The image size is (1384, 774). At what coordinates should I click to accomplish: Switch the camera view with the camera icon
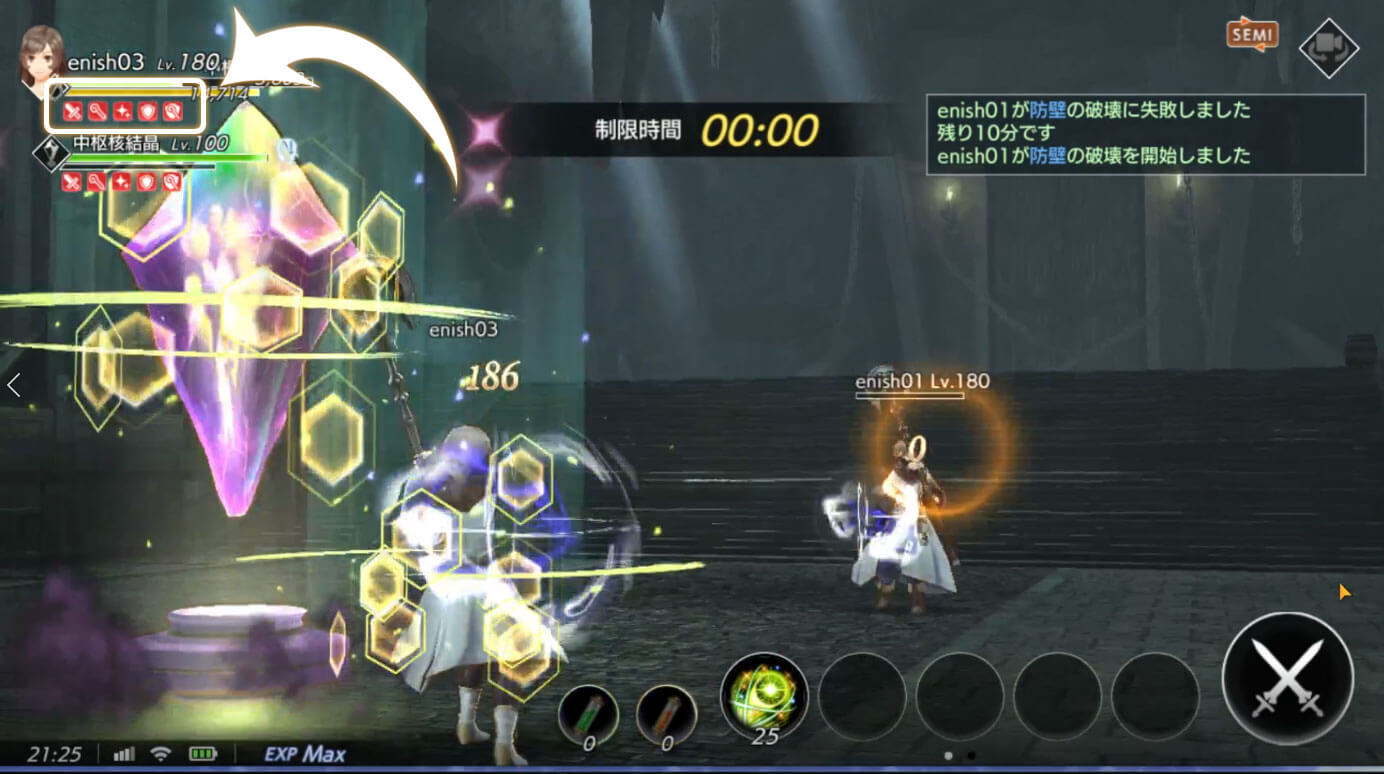click(x=1328, y=48)
